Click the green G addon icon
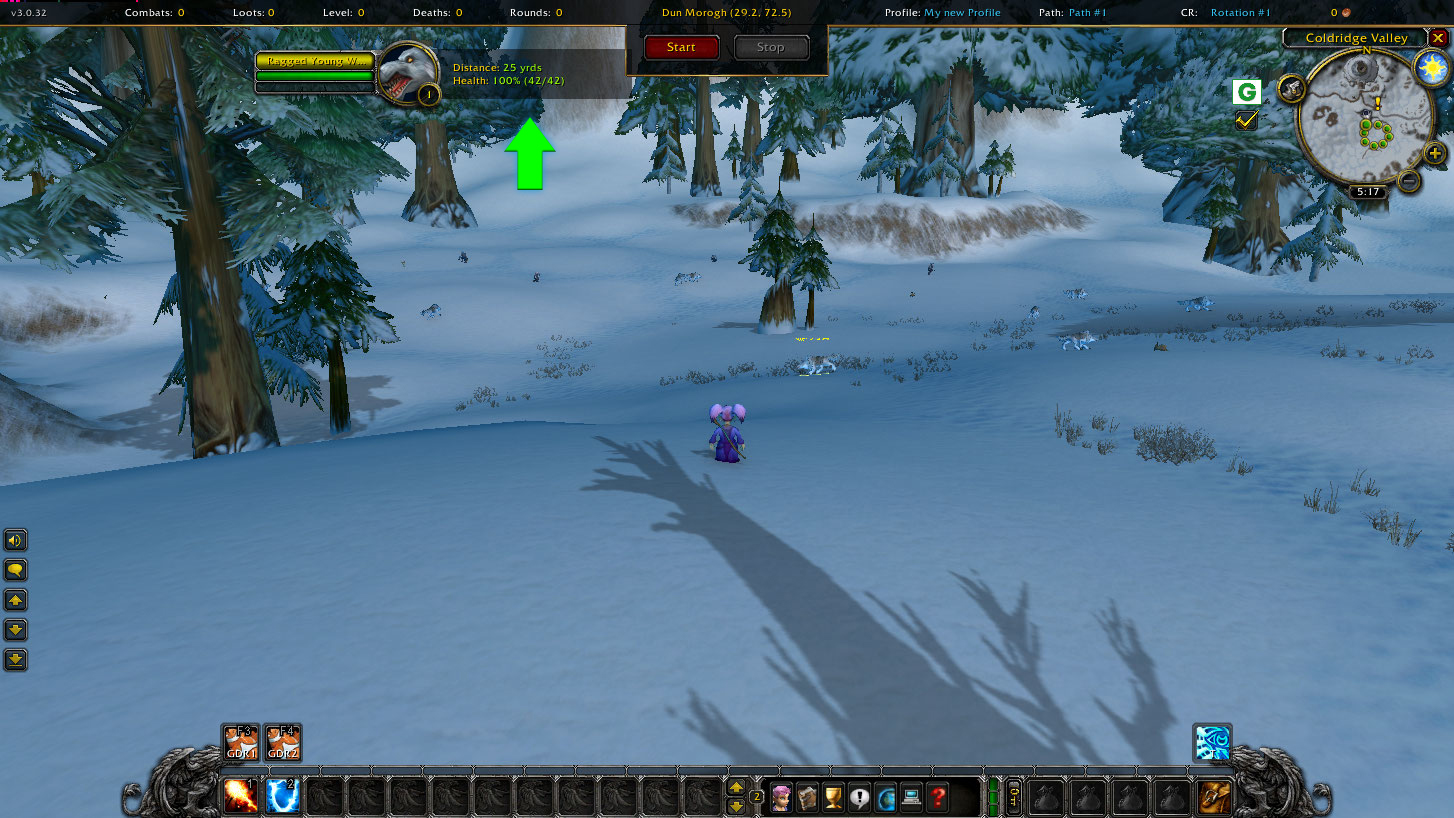This screenshot has height=818, width=1454. tap(1246, 93)
